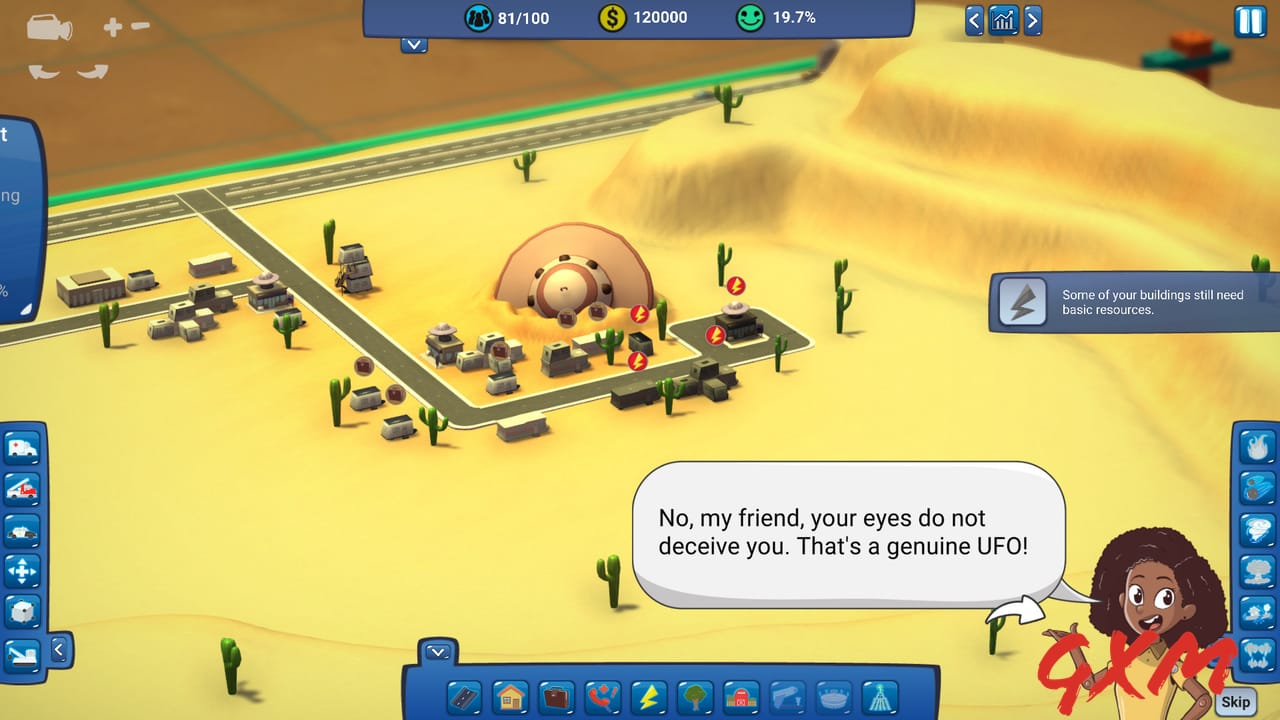Viewport: 1280px width, 720px height.
Task: Click the Skip button
Action: coord(1236,701)
